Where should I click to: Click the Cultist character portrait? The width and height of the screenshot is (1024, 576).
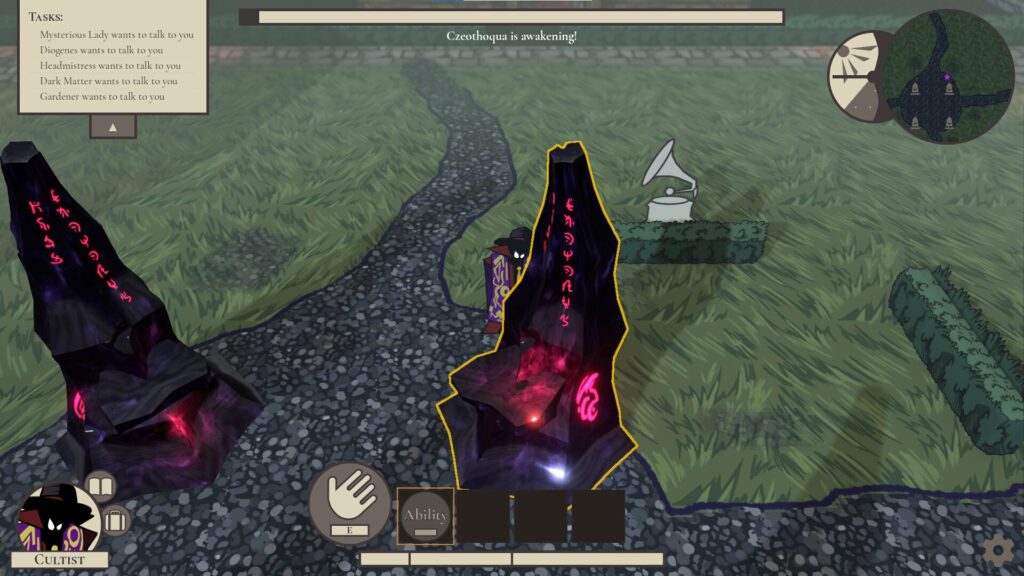point(56,519)
